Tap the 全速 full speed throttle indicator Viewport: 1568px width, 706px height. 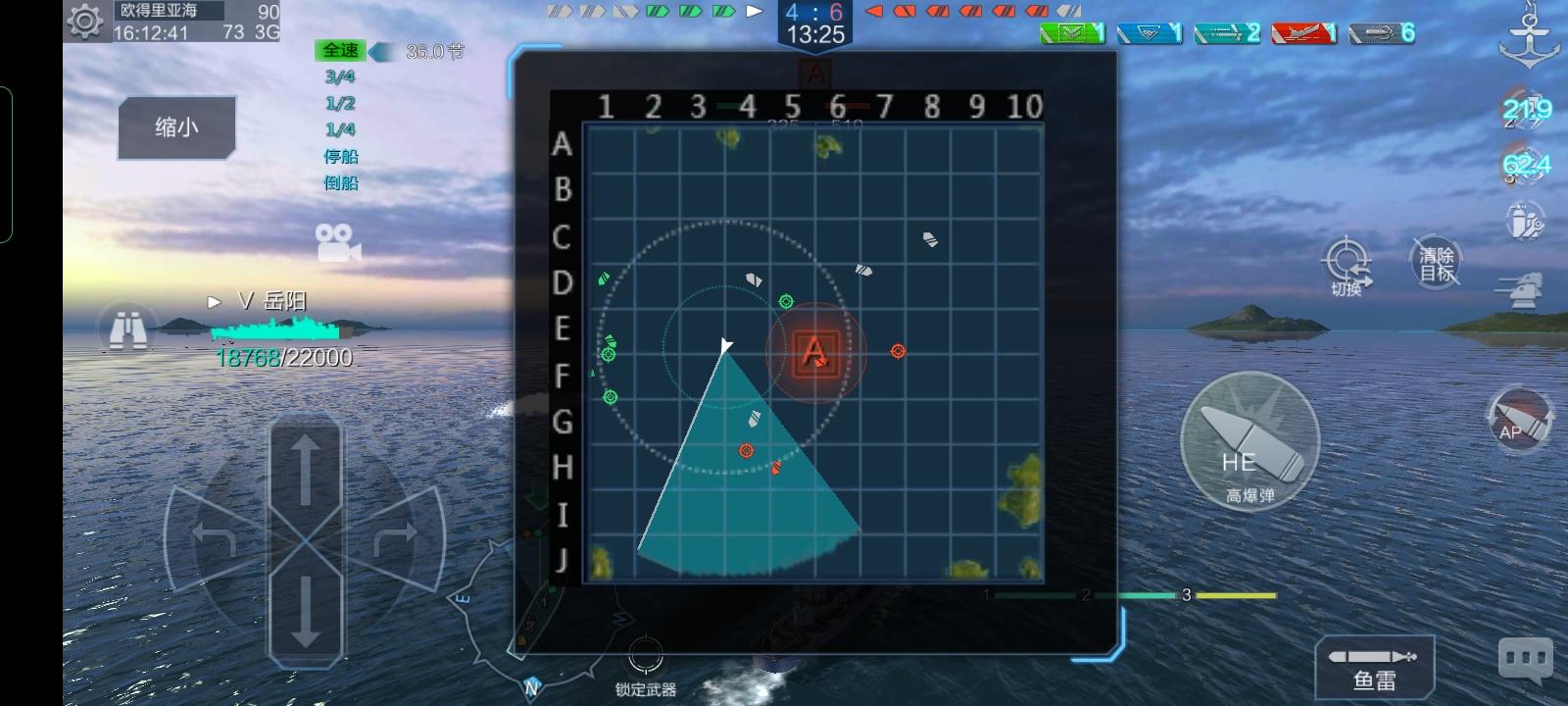pos(339,50)
